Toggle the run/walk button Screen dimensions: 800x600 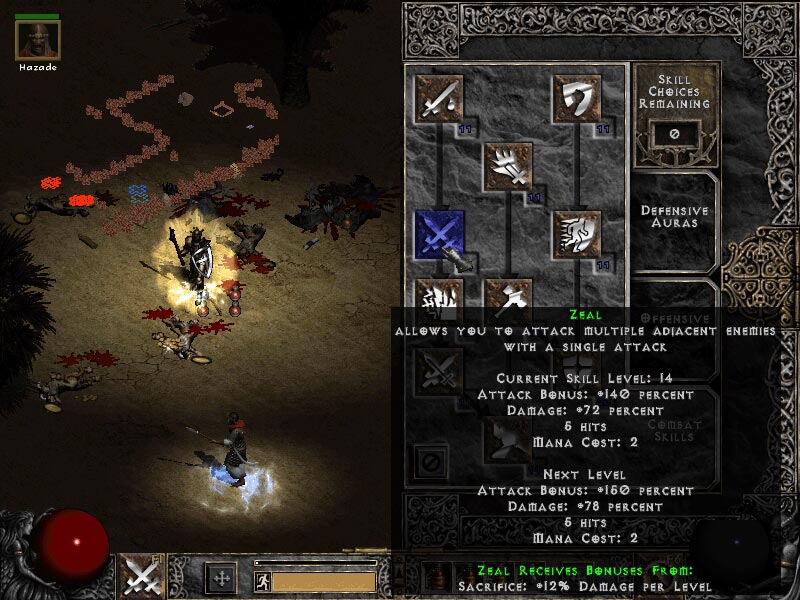pos(261,580)
